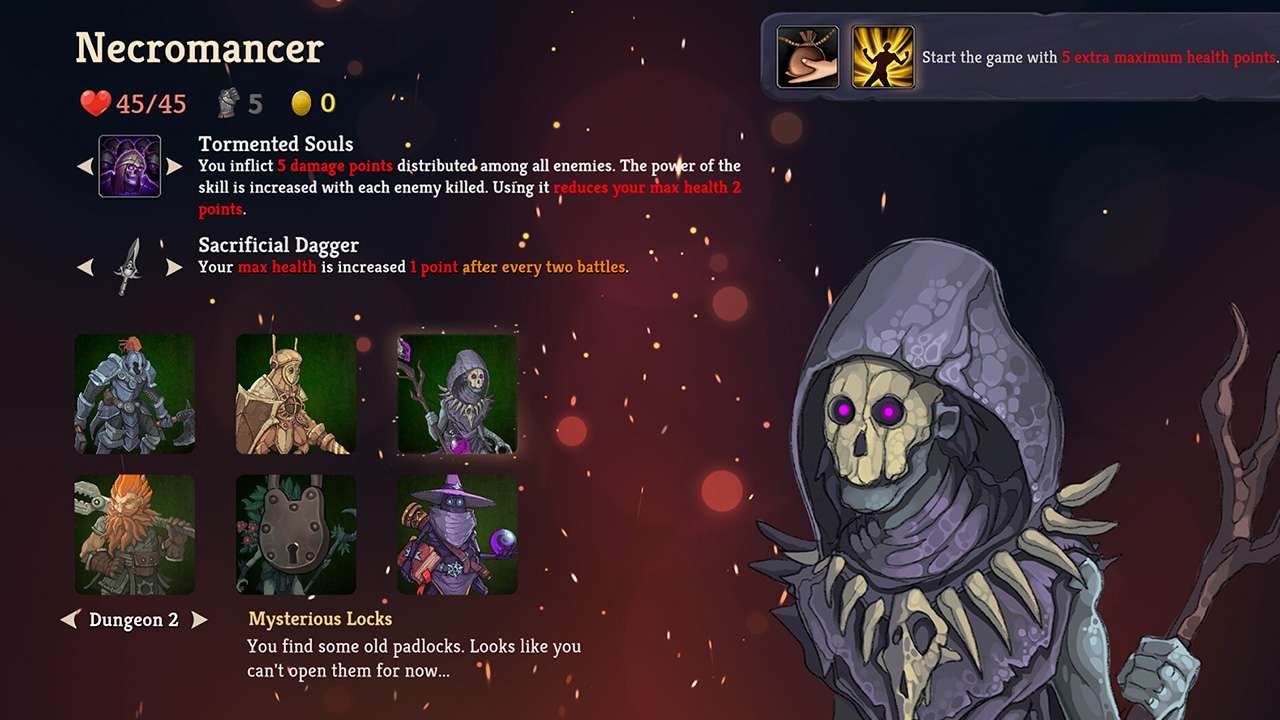Click the gold coin icon
1280x720 pixels.
click(x=301, y=101)
